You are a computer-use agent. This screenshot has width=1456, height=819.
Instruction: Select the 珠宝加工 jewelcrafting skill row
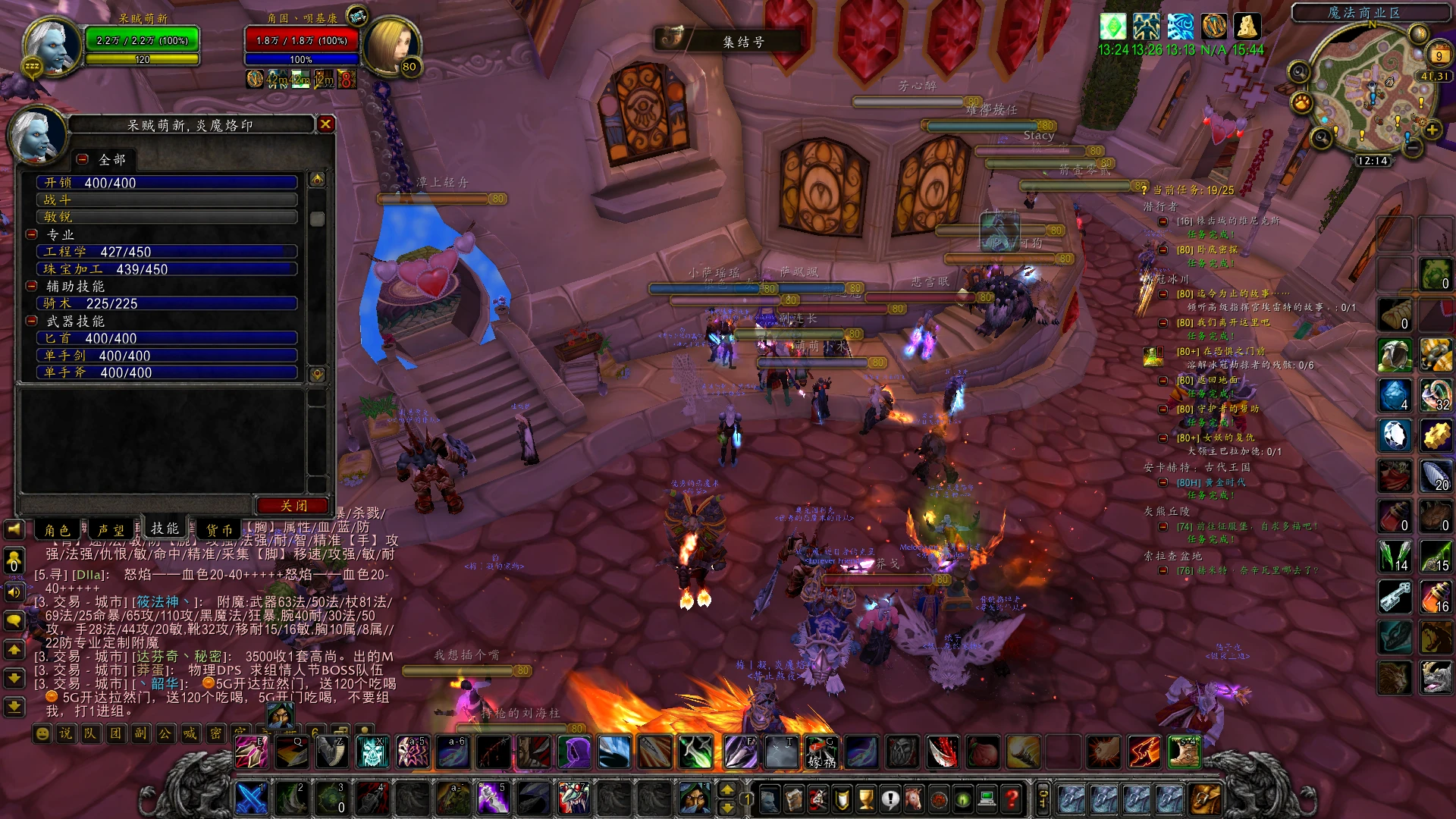[167, 269]
